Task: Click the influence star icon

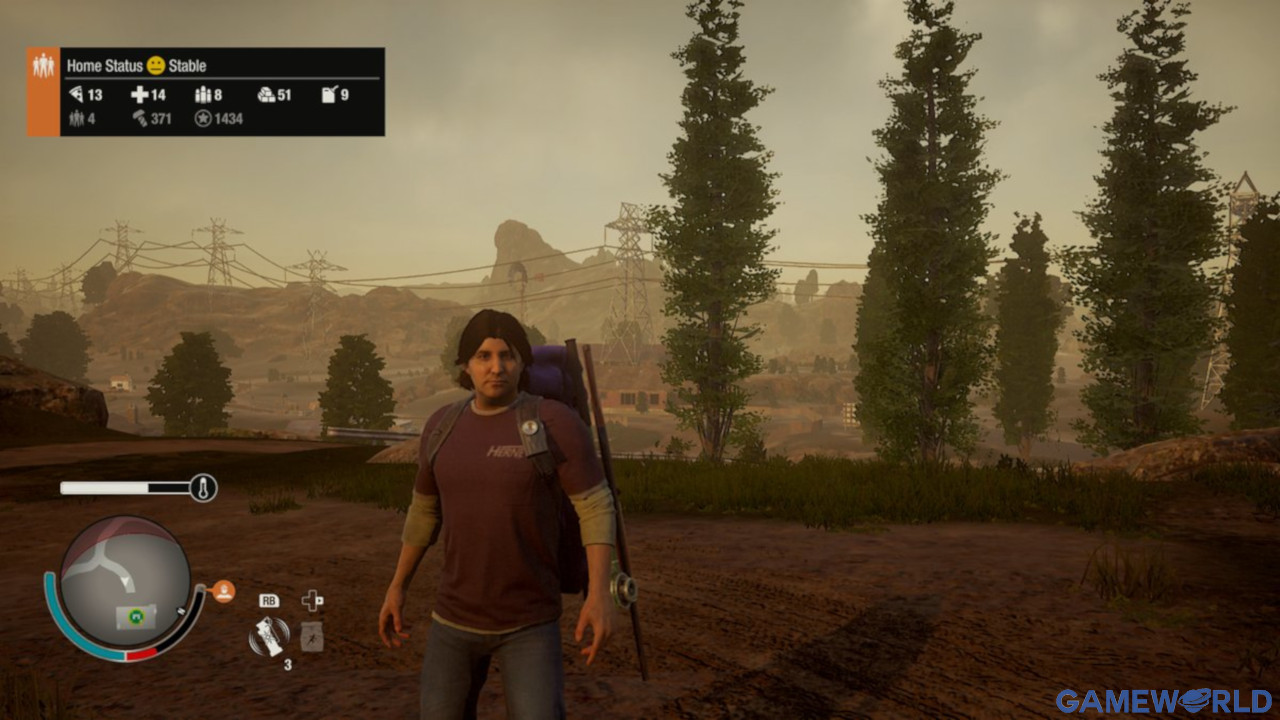Action: (x=203, y=118)
